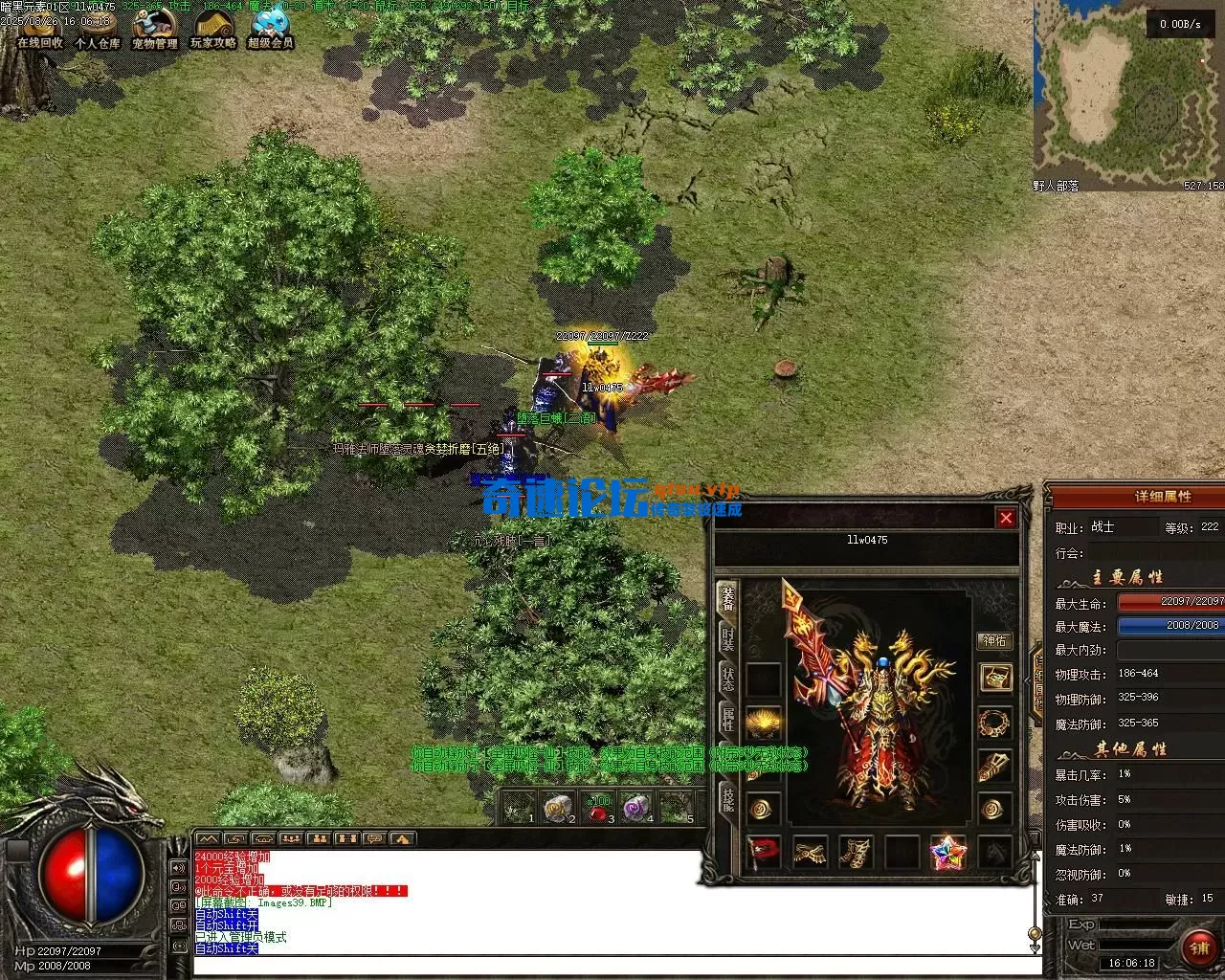Select the rainbow star gem slot
Image resolution: width=1225 pixels, height=980 pixels.
click(948, 852)
